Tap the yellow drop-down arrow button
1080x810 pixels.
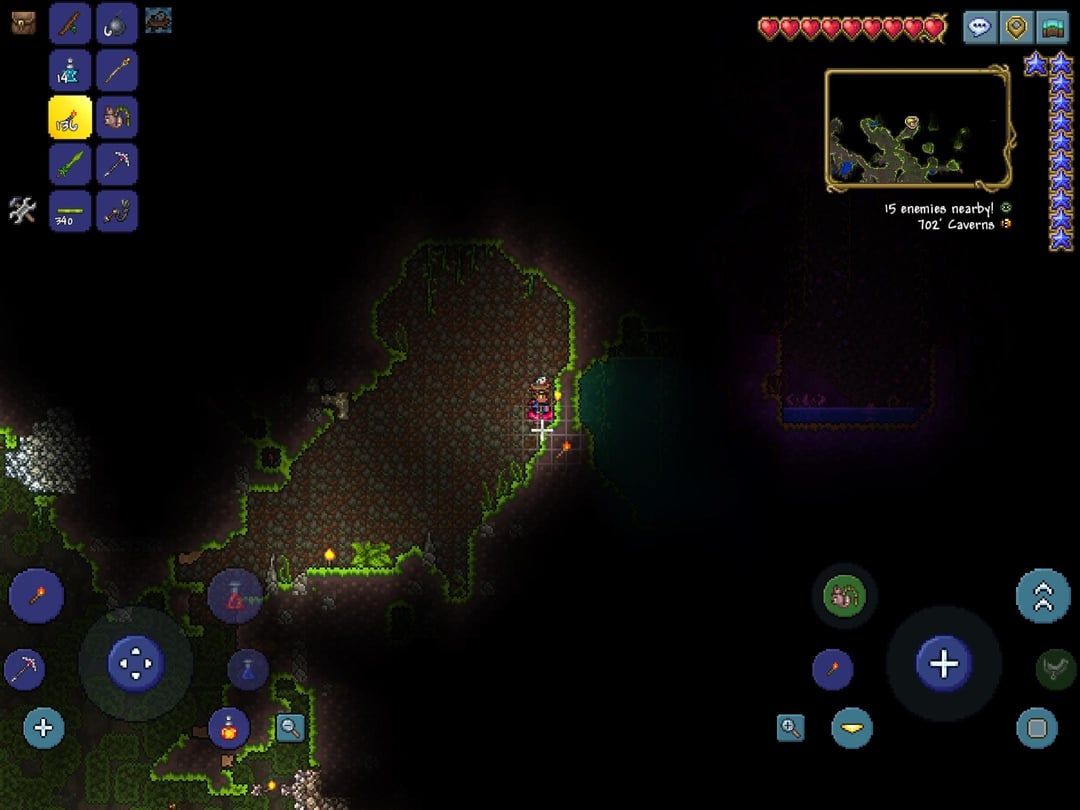[x=852, y=728]
